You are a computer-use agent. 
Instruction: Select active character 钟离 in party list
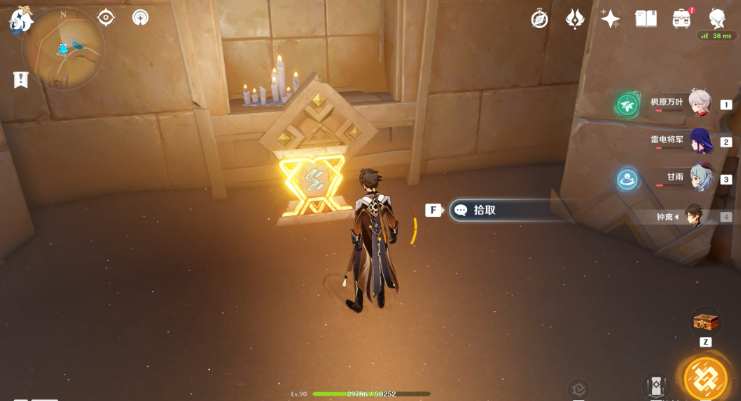coord(694,215)
